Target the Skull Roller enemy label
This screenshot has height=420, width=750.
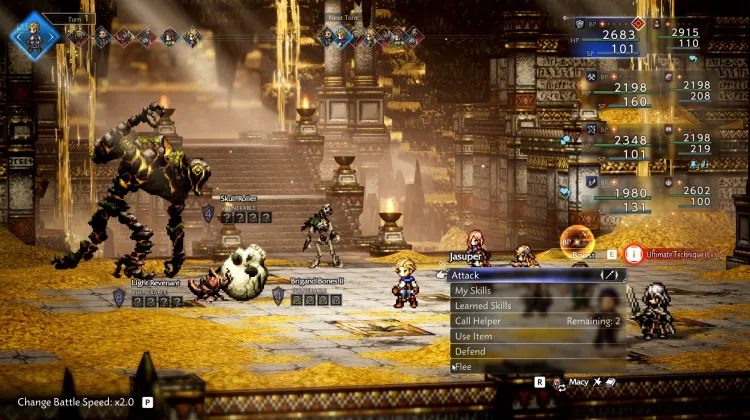point(240,199)
